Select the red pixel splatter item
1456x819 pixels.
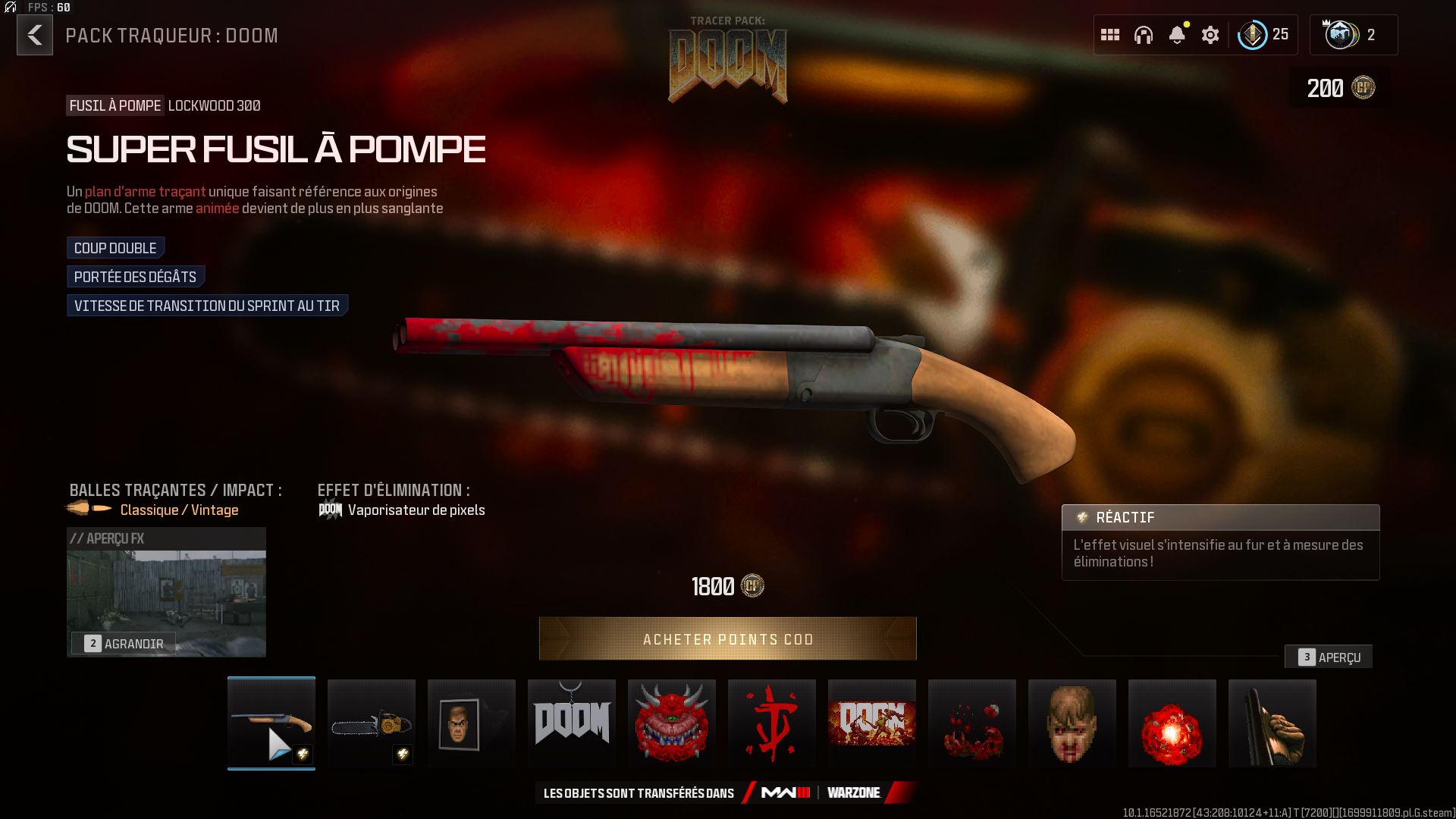pos(972,723)
